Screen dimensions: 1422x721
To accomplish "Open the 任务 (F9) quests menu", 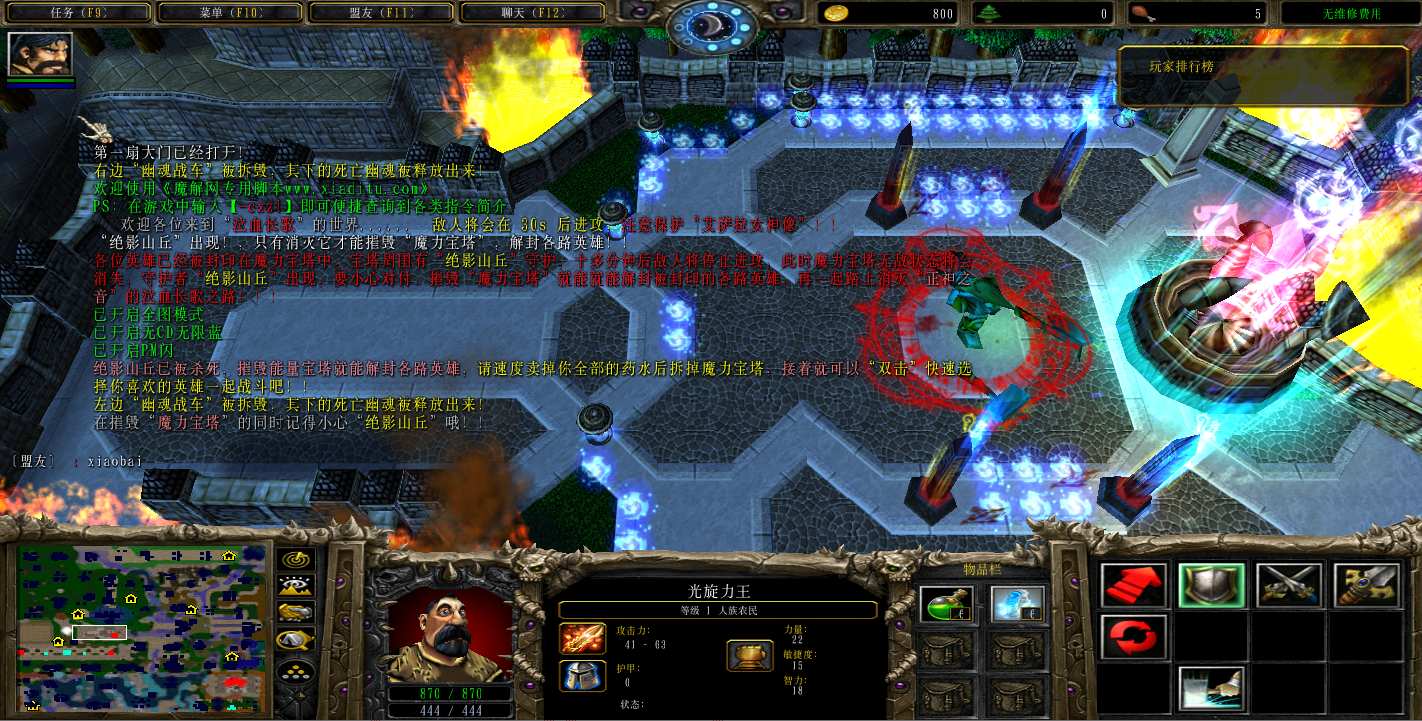I will point(78,13).
